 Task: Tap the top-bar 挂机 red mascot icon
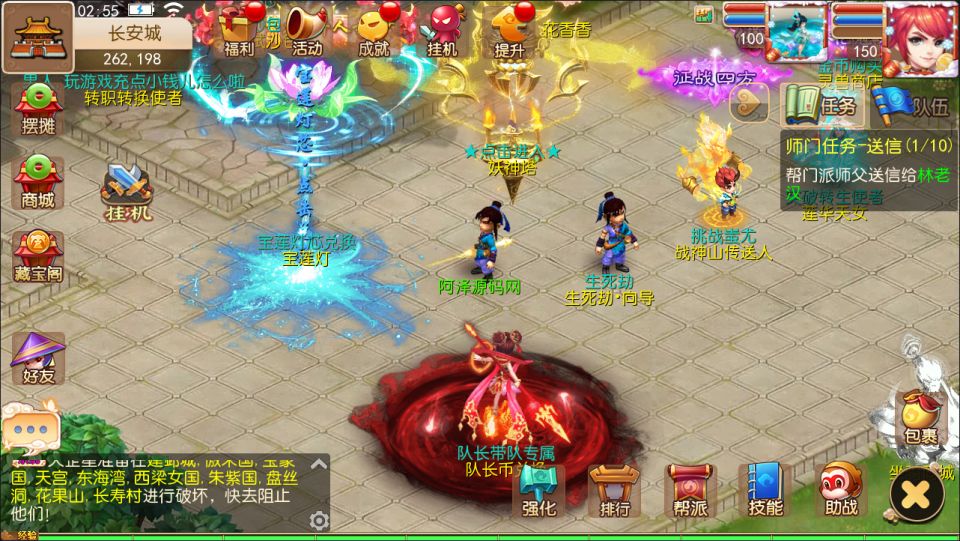pyautogui.click(x=442, y=28)
